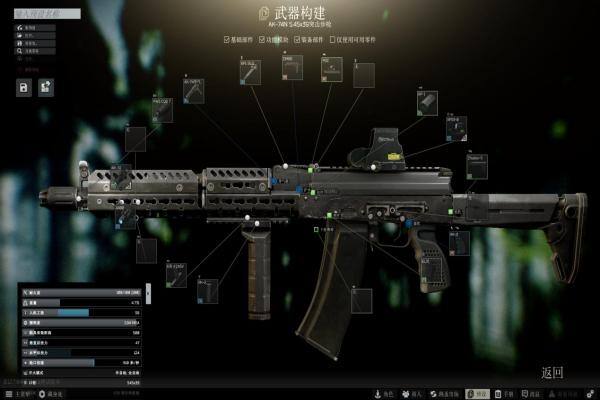Viewport: 600px width, 400px height.
Task: Open the settings gear icon at bottom-right
Action: (591, 394)
